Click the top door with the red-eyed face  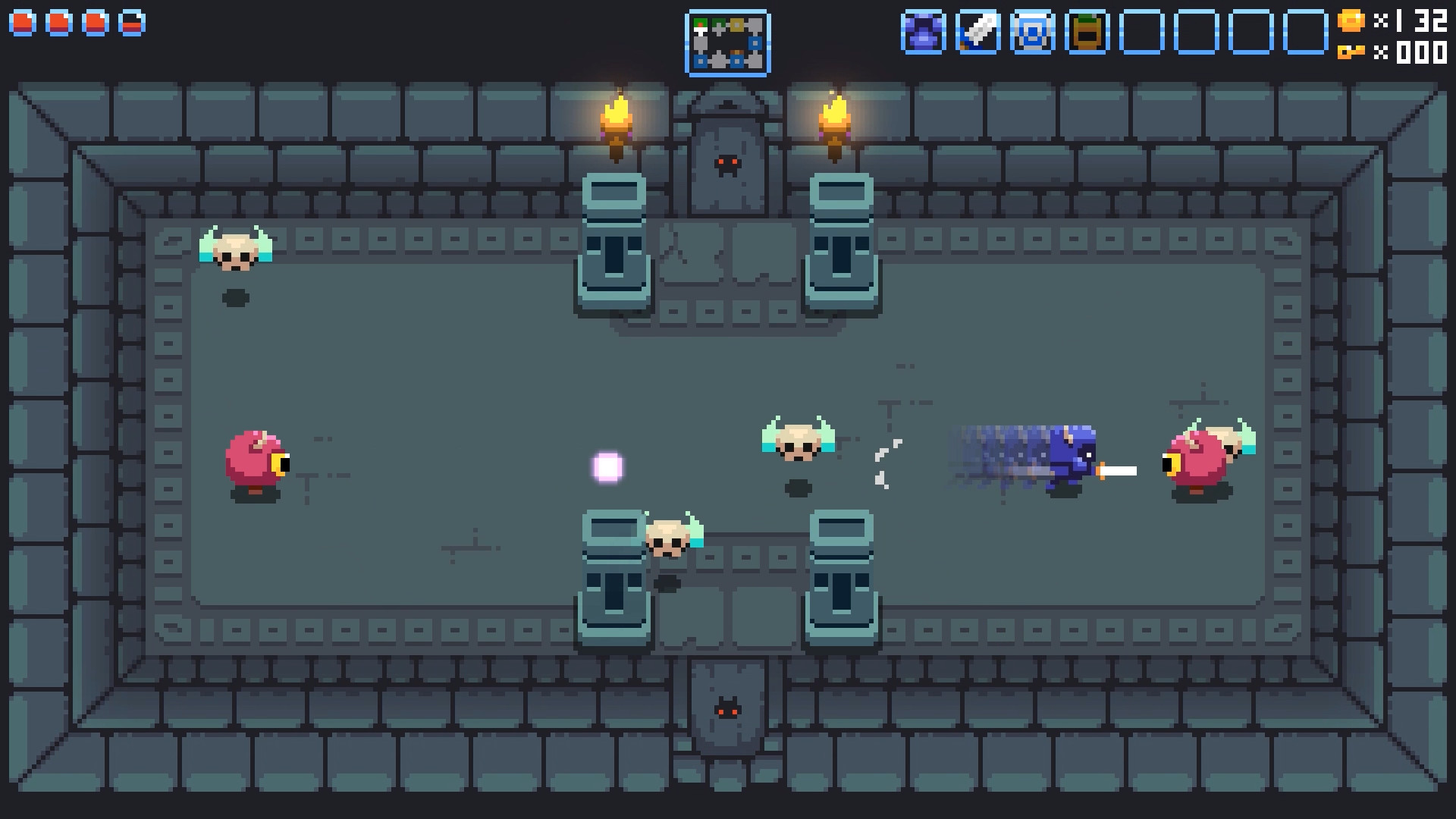tap(726, 163)
